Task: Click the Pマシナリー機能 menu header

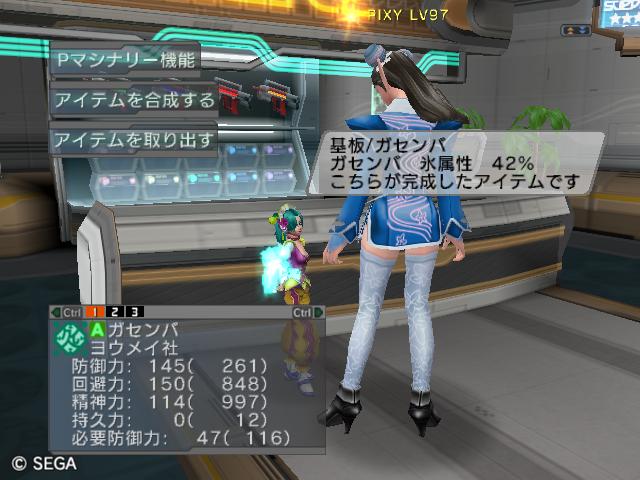Action: pos(125,58)
